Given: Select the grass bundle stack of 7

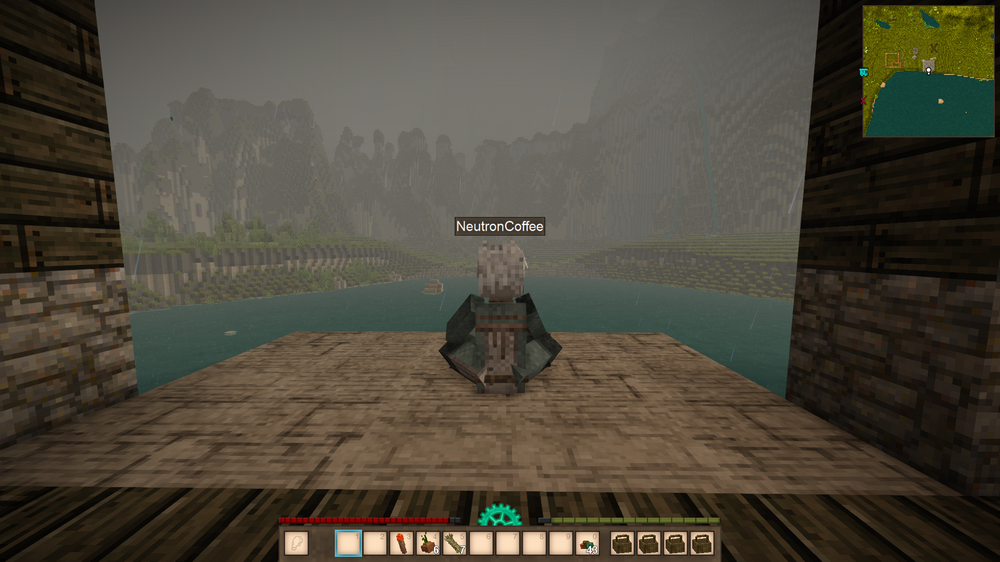Looking at the screenshot, I should click(456, 543).
